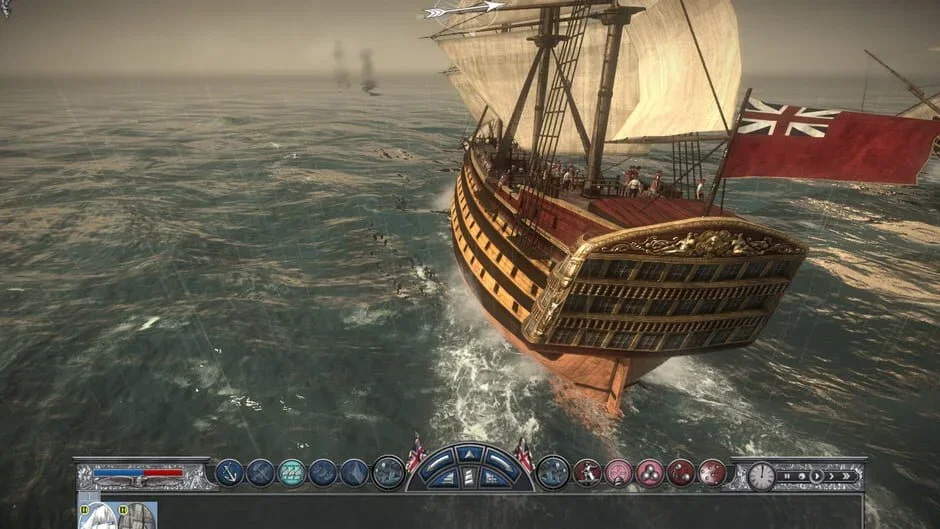Click the battle clock icon

click(x=761, y=476)
